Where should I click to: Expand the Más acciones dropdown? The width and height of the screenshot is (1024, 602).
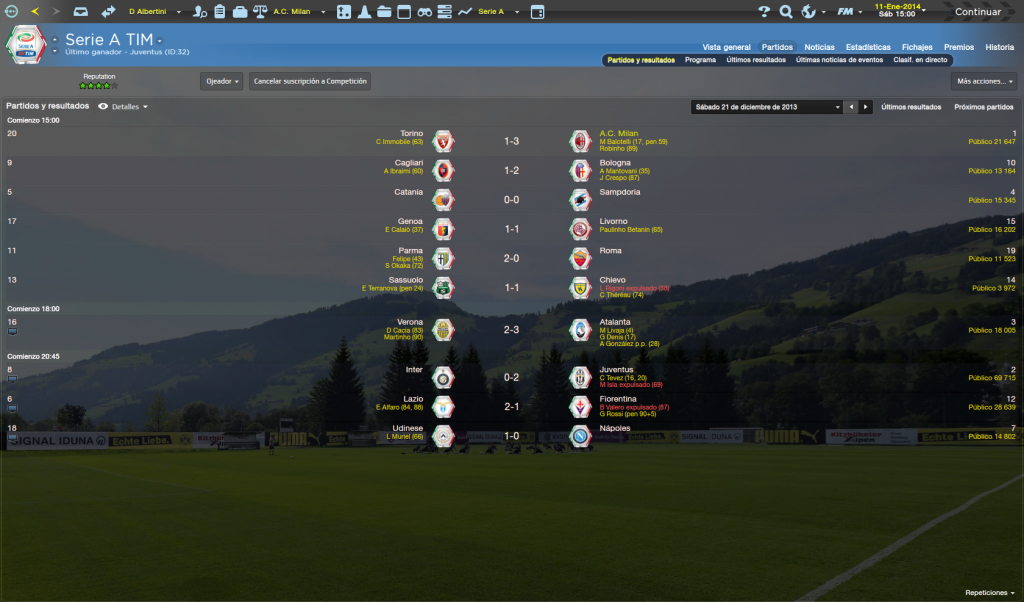[984, 81]
